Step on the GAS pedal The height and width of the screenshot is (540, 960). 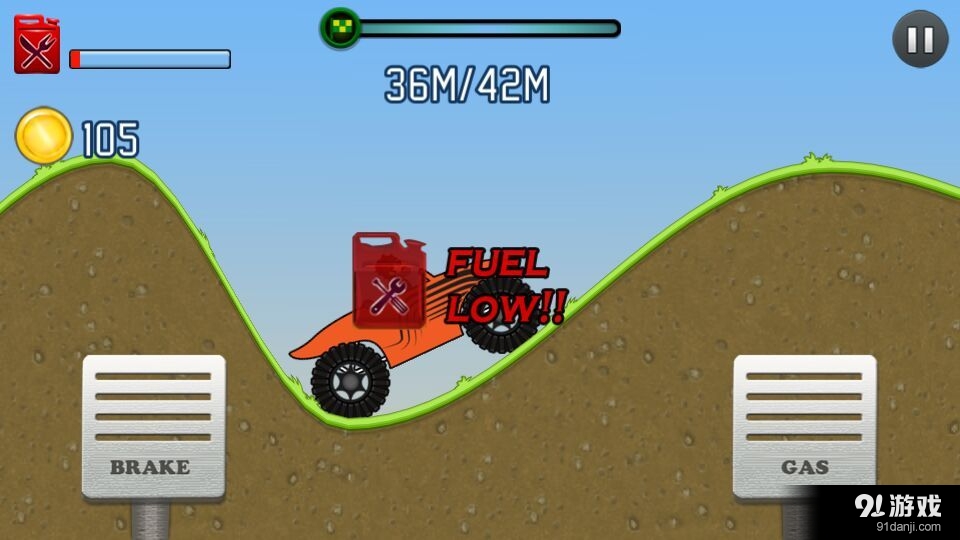pos(805,426)
